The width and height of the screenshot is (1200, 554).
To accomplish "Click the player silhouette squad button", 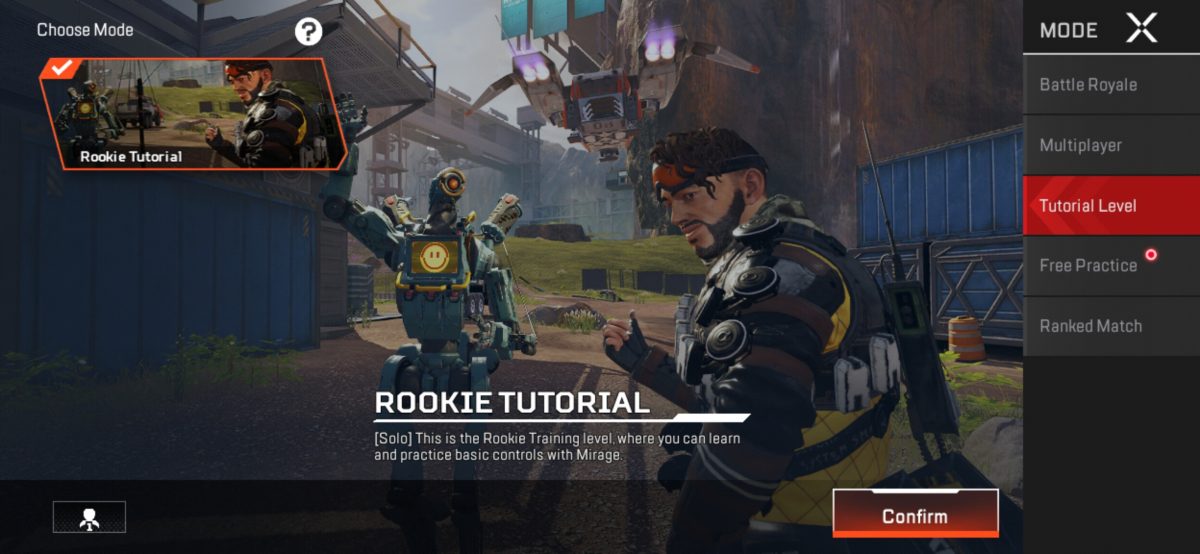I will click(x=89, y=516).
